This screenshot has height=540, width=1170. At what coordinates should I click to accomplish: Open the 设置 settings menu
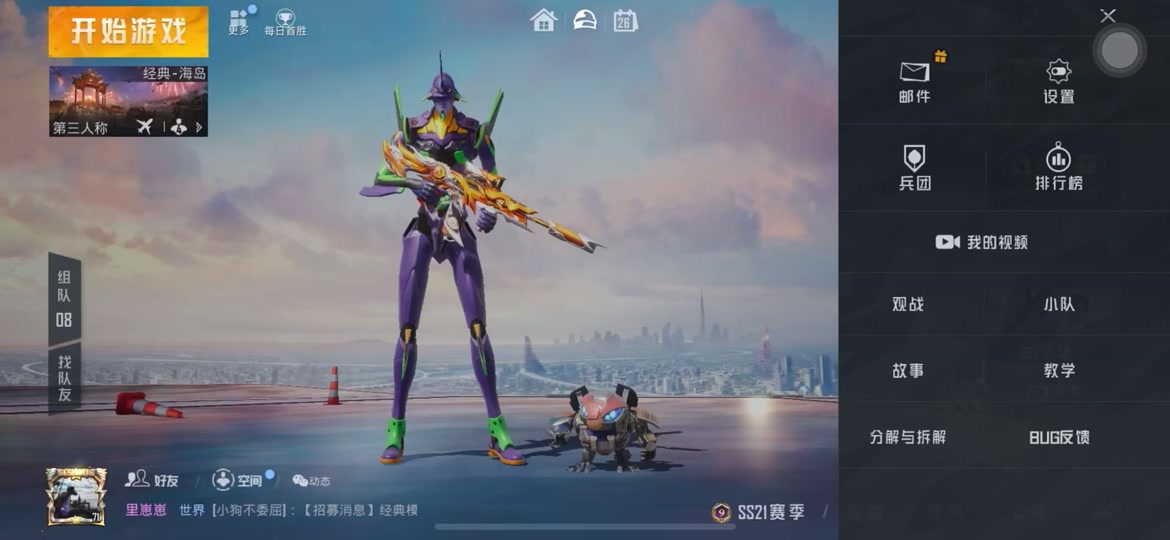pos(1058,80)
